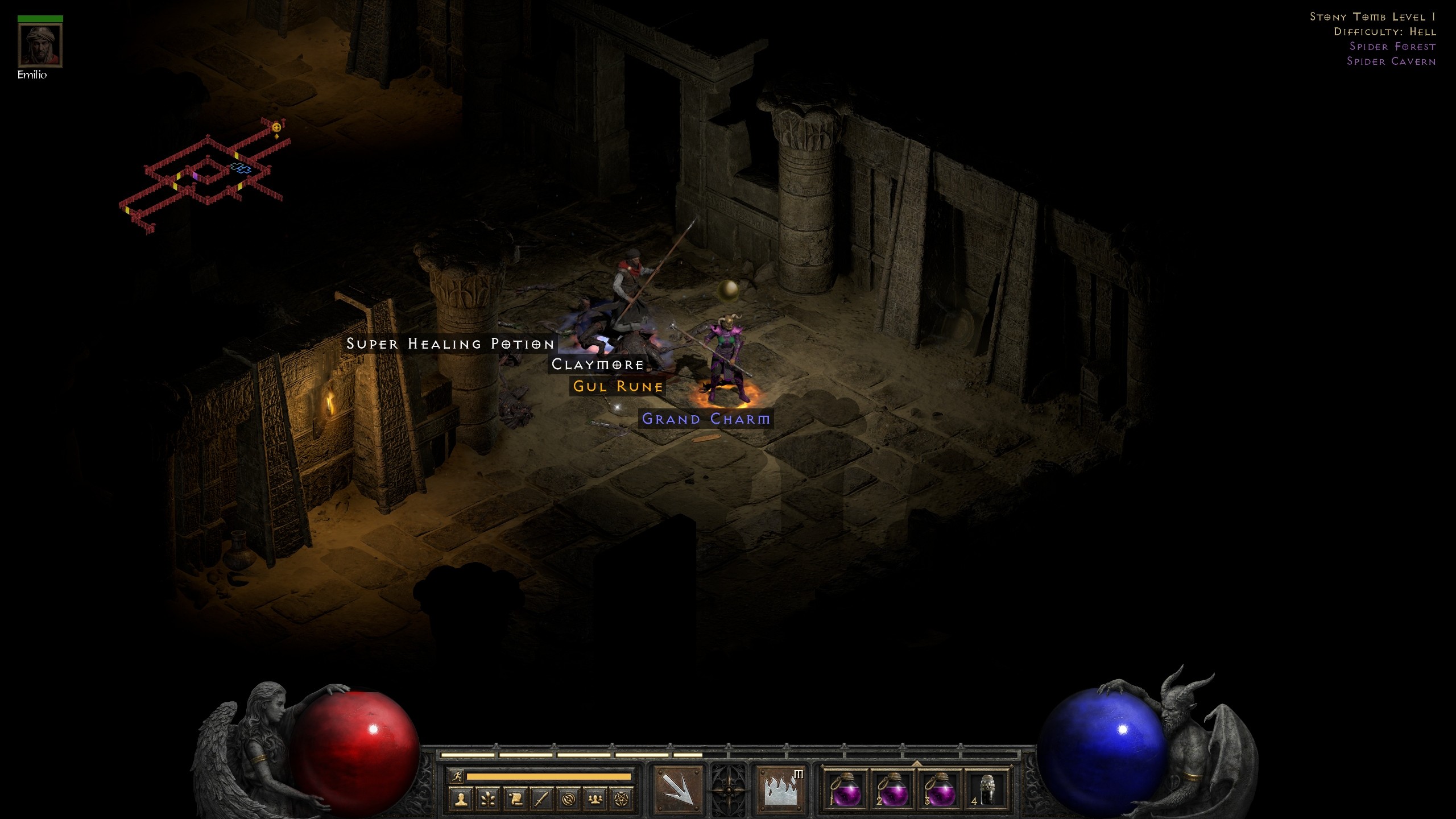This screenshot has width=1456, height=819.
Task: Pick up the Claymore
Action: 597,365
